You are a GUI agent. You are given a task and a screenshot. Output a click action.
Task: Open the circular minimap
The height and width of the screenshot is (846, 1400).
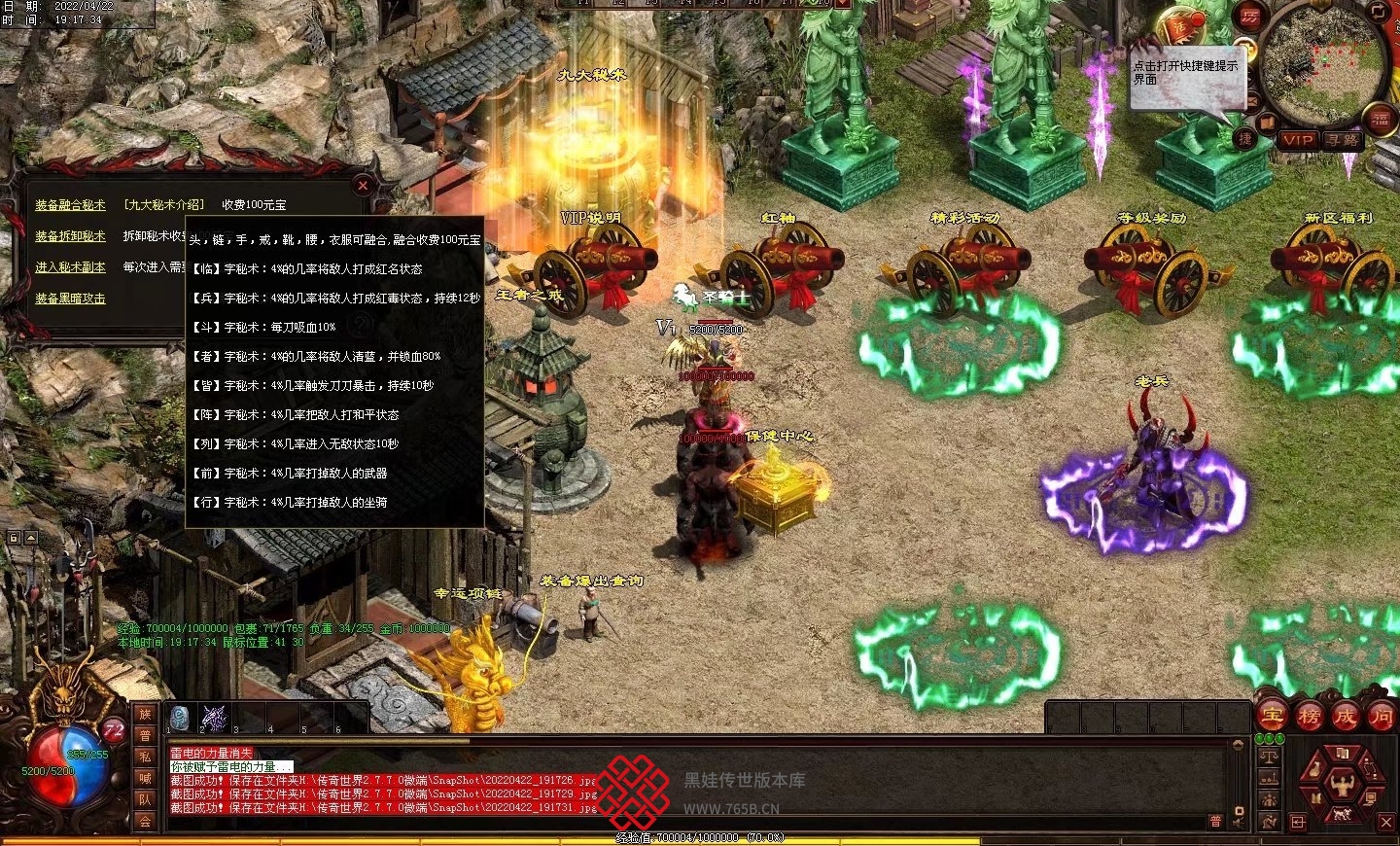(x=1322, y=60)
